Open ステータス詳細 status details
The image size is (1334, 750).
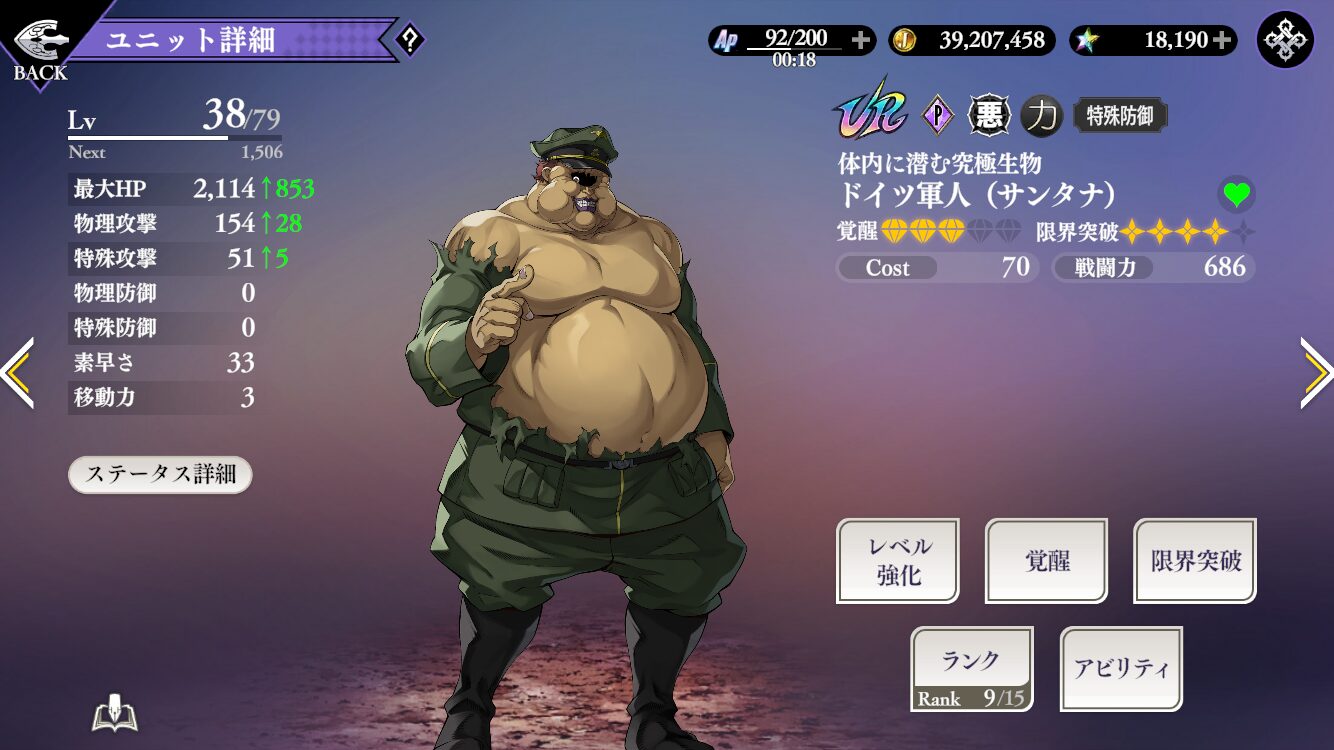click(x=160, y=474)
